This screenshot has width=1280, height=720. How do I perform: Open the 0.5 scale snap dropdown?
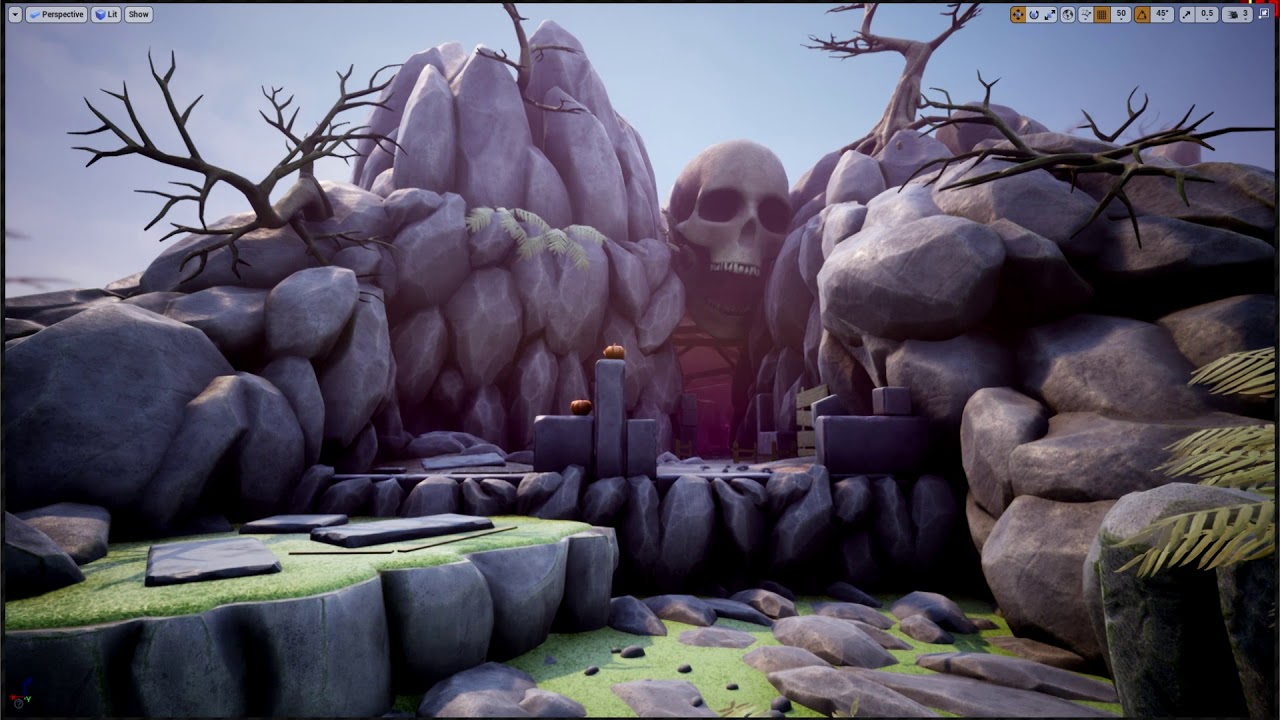[1207, 15]
